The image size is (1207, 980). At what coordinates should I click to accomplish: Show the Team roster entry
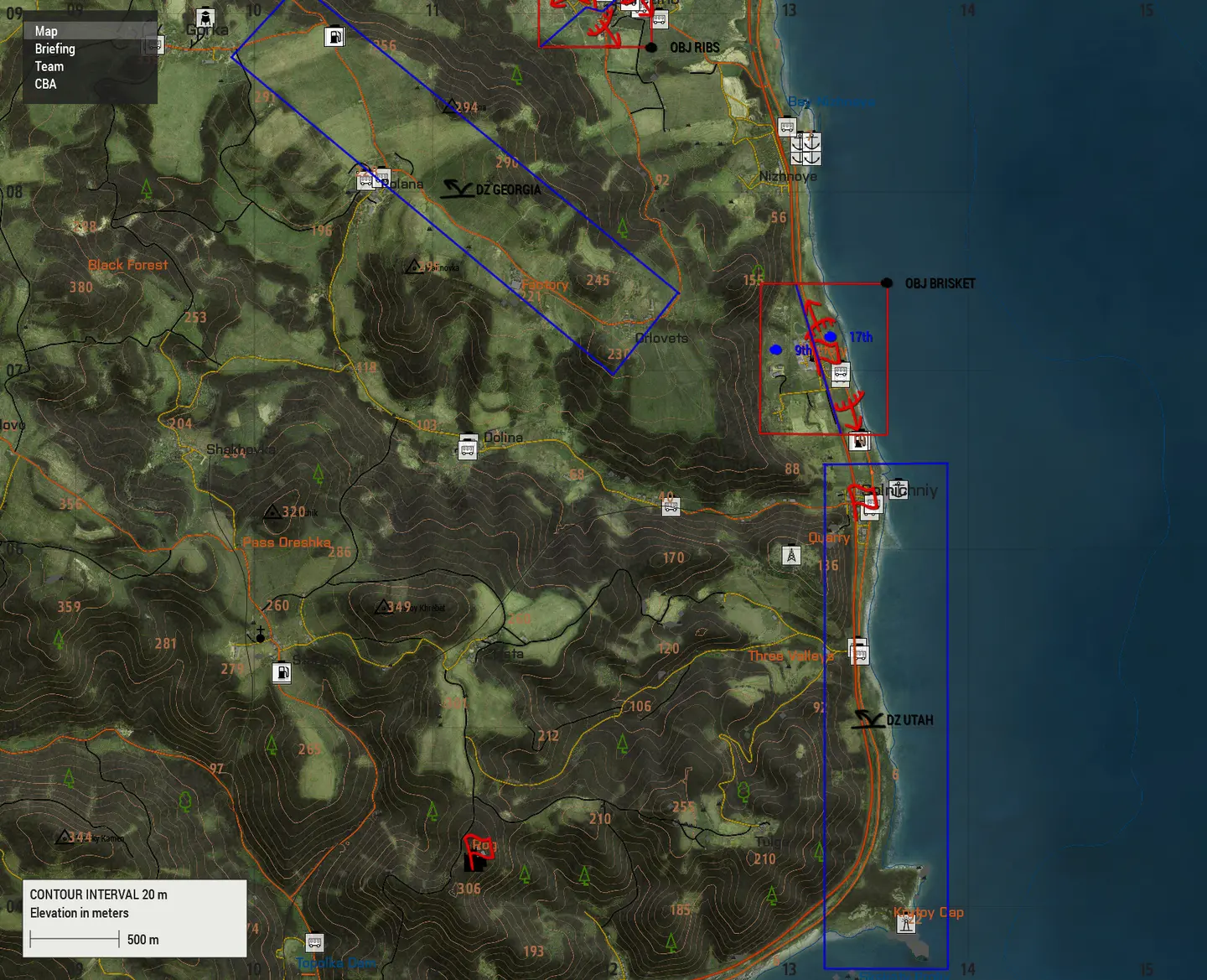(x=49, y=66)
